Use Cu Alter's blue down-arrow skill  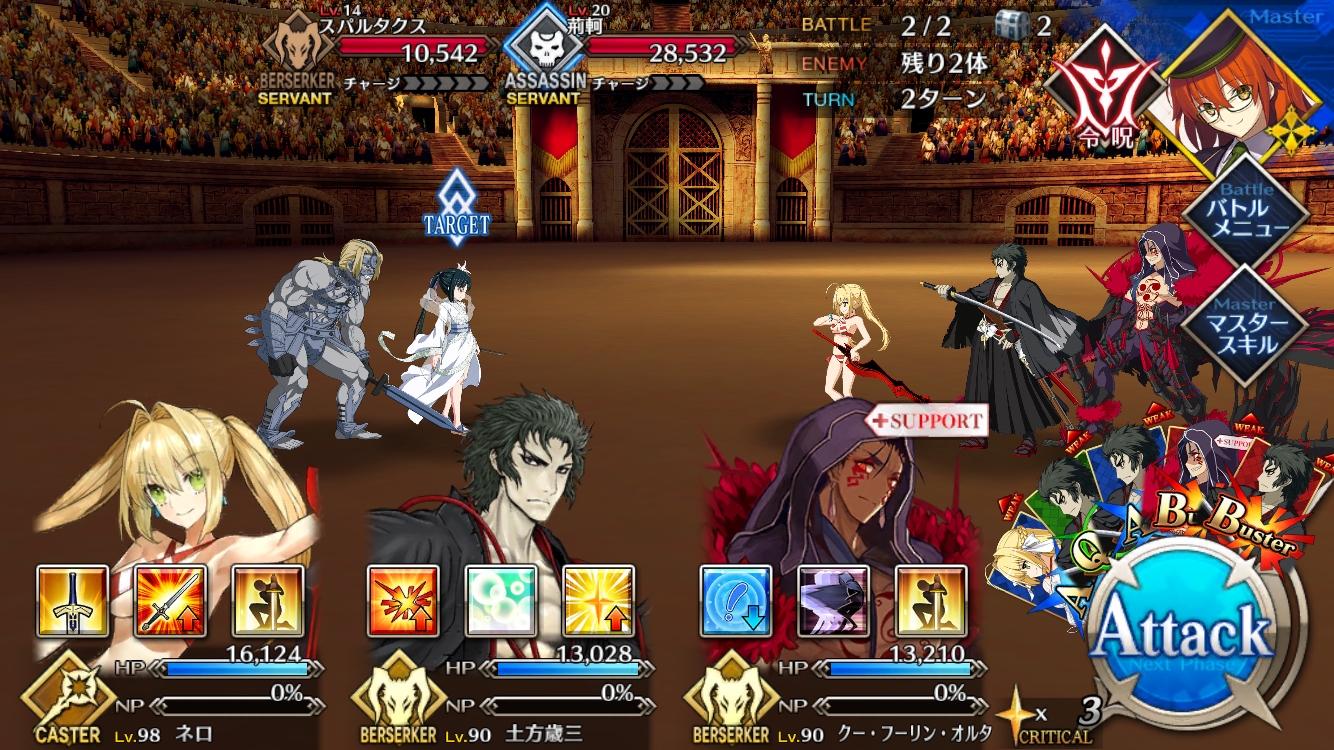click(735, 601)
